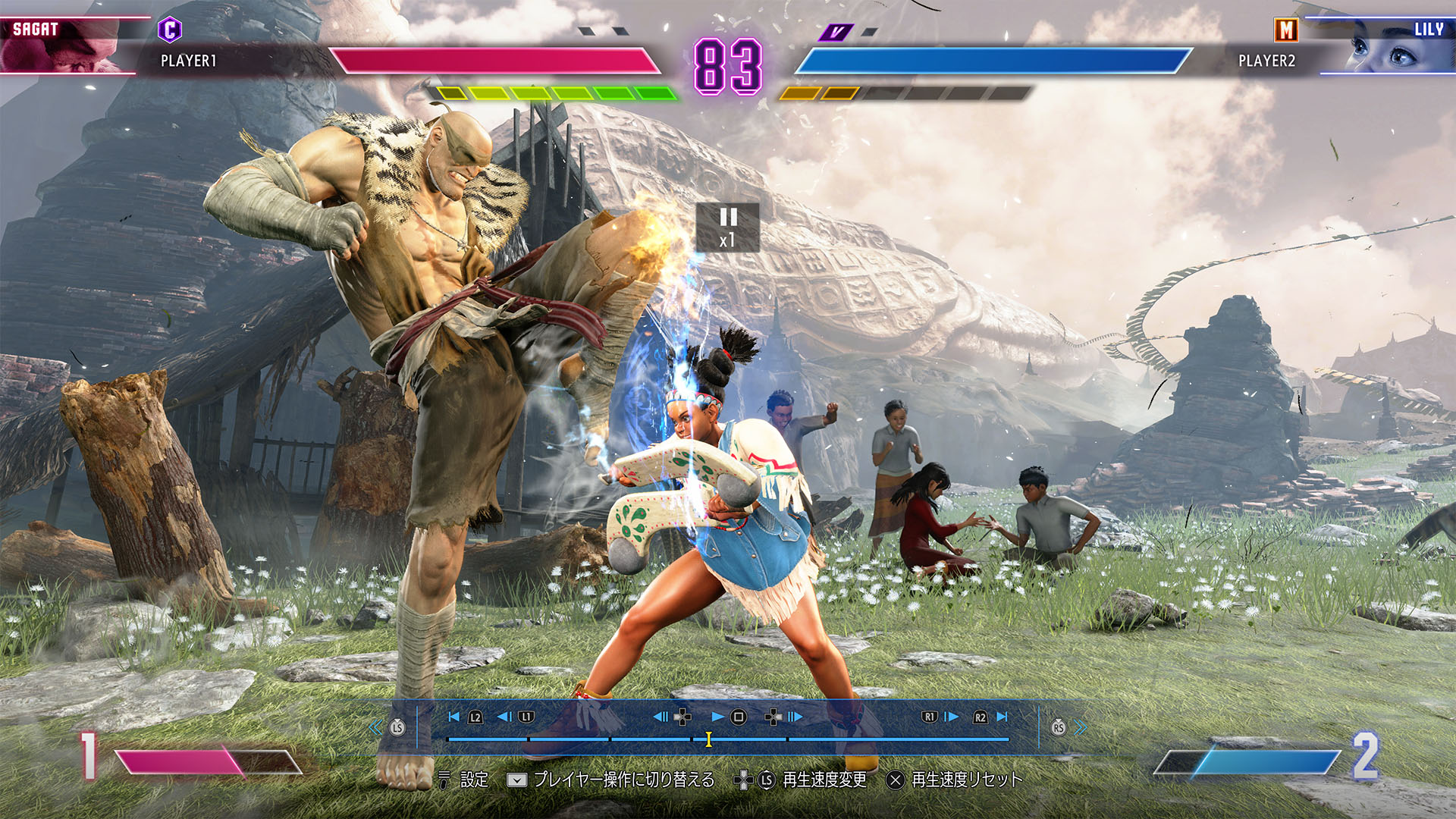Skip ahead to the next round
Image resolution: width=1456 pixels, height=819 pixels.
coord(952,717)
